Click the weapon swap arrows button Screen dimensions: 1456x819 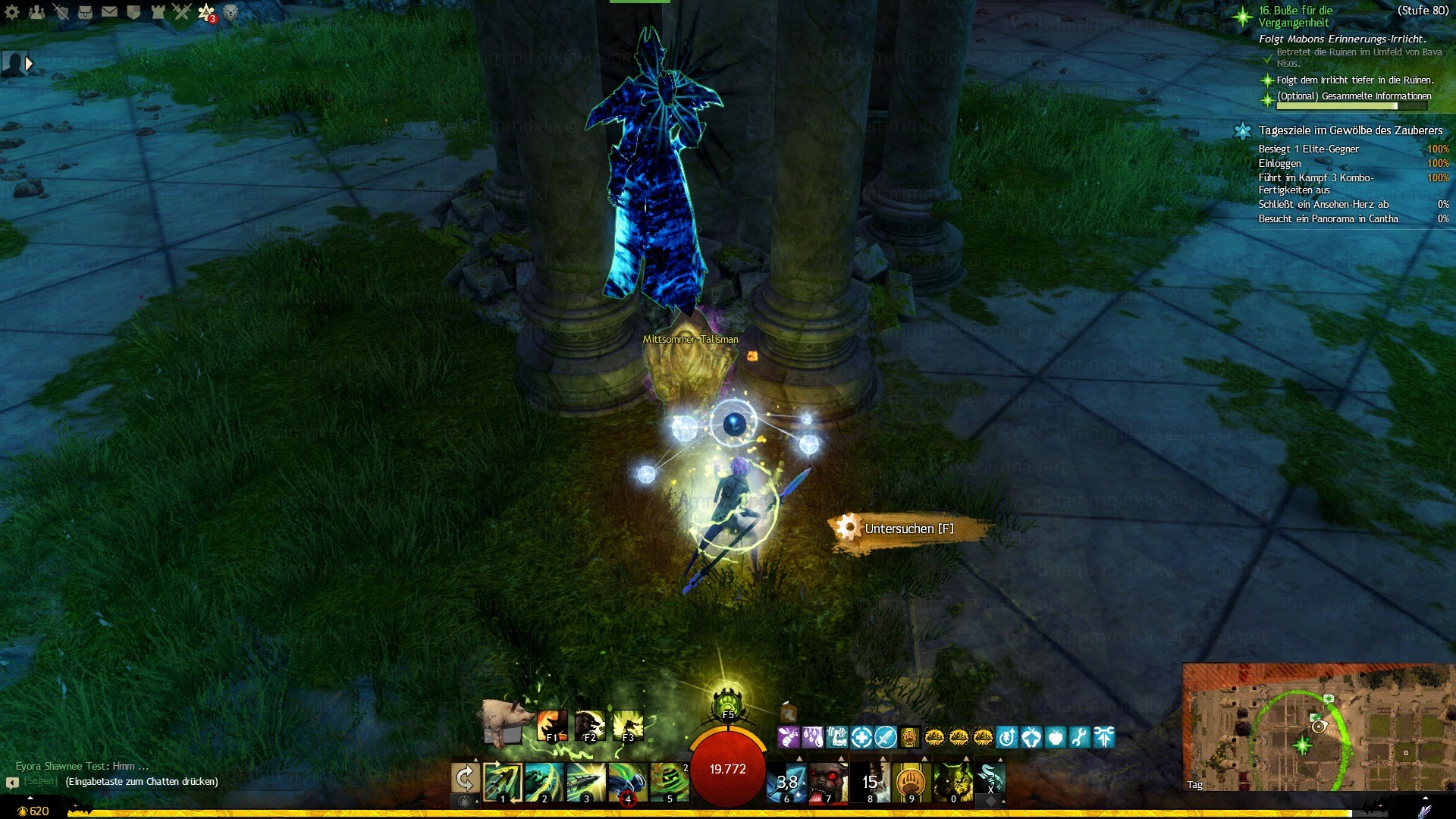(x=465, y=779)
